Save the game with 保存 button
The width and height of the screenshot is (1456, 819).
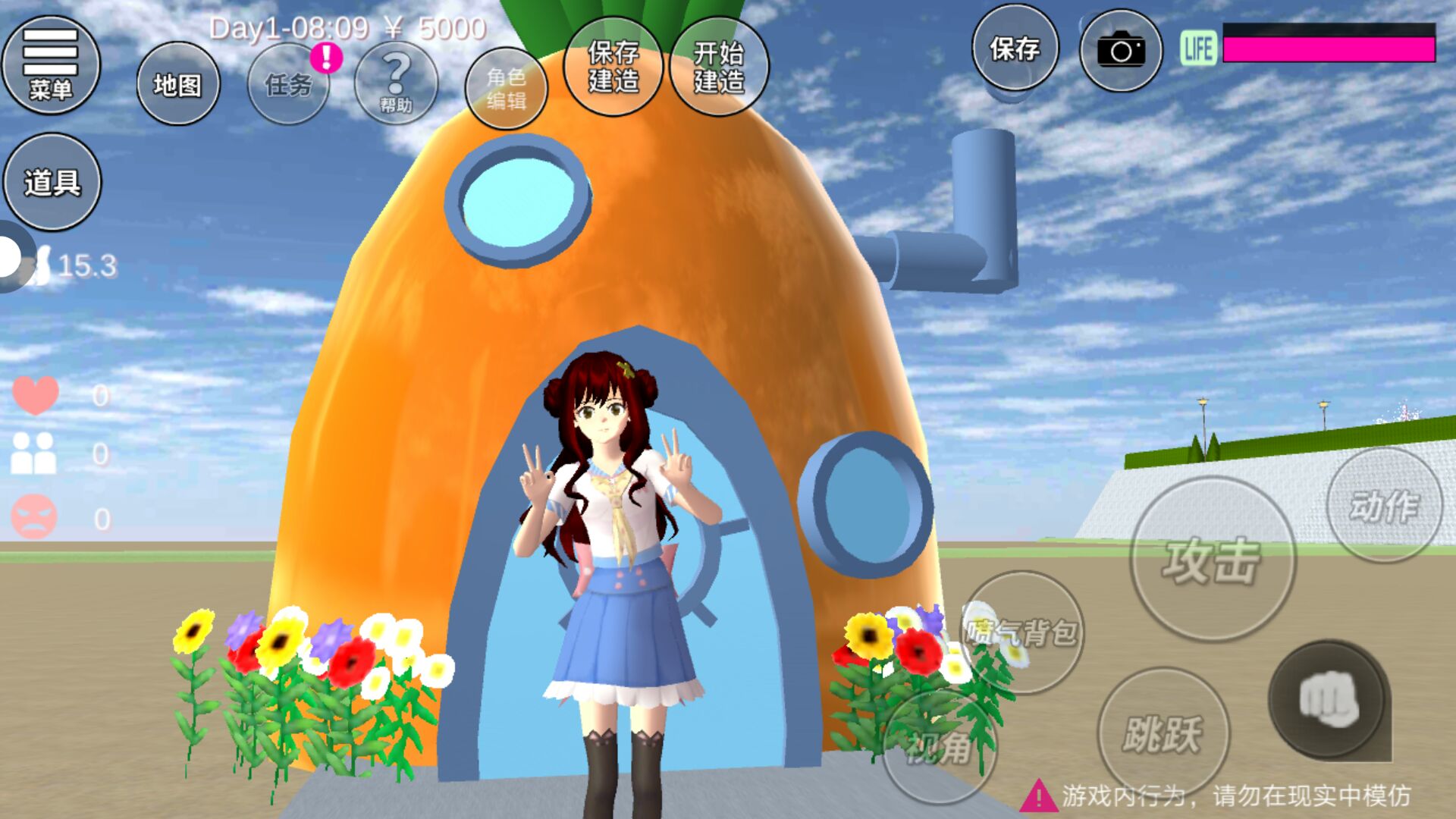pos(1015,49)
